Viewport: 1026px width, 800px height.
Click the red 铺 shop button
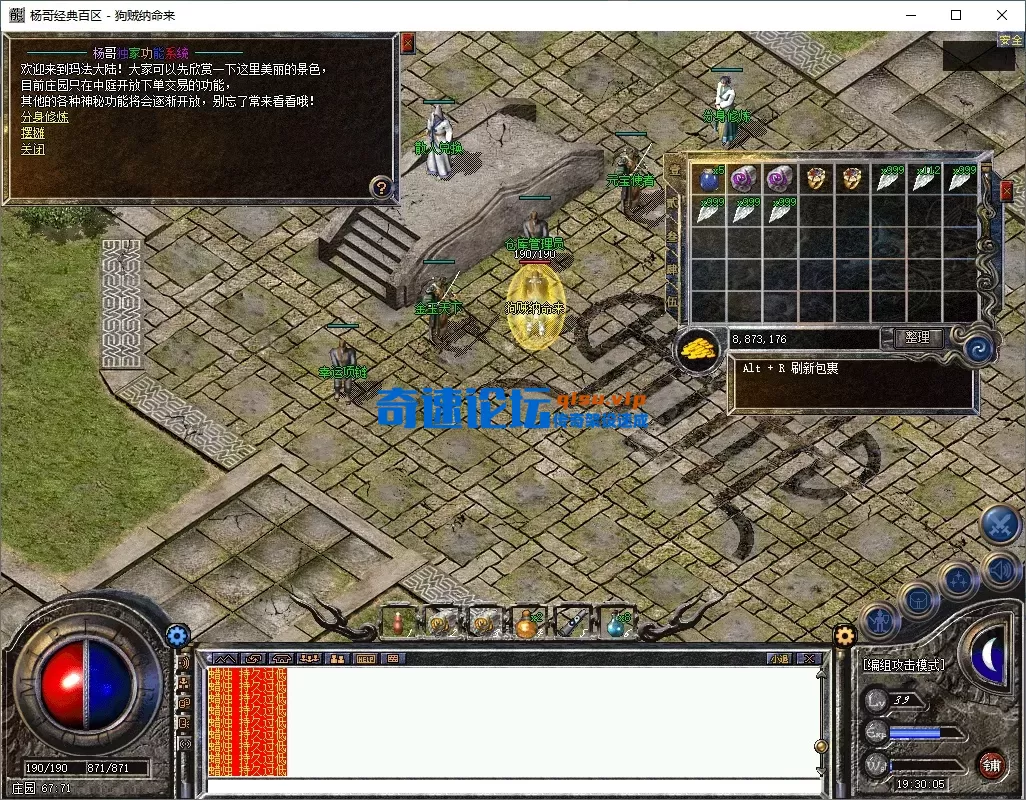(991, 766)
